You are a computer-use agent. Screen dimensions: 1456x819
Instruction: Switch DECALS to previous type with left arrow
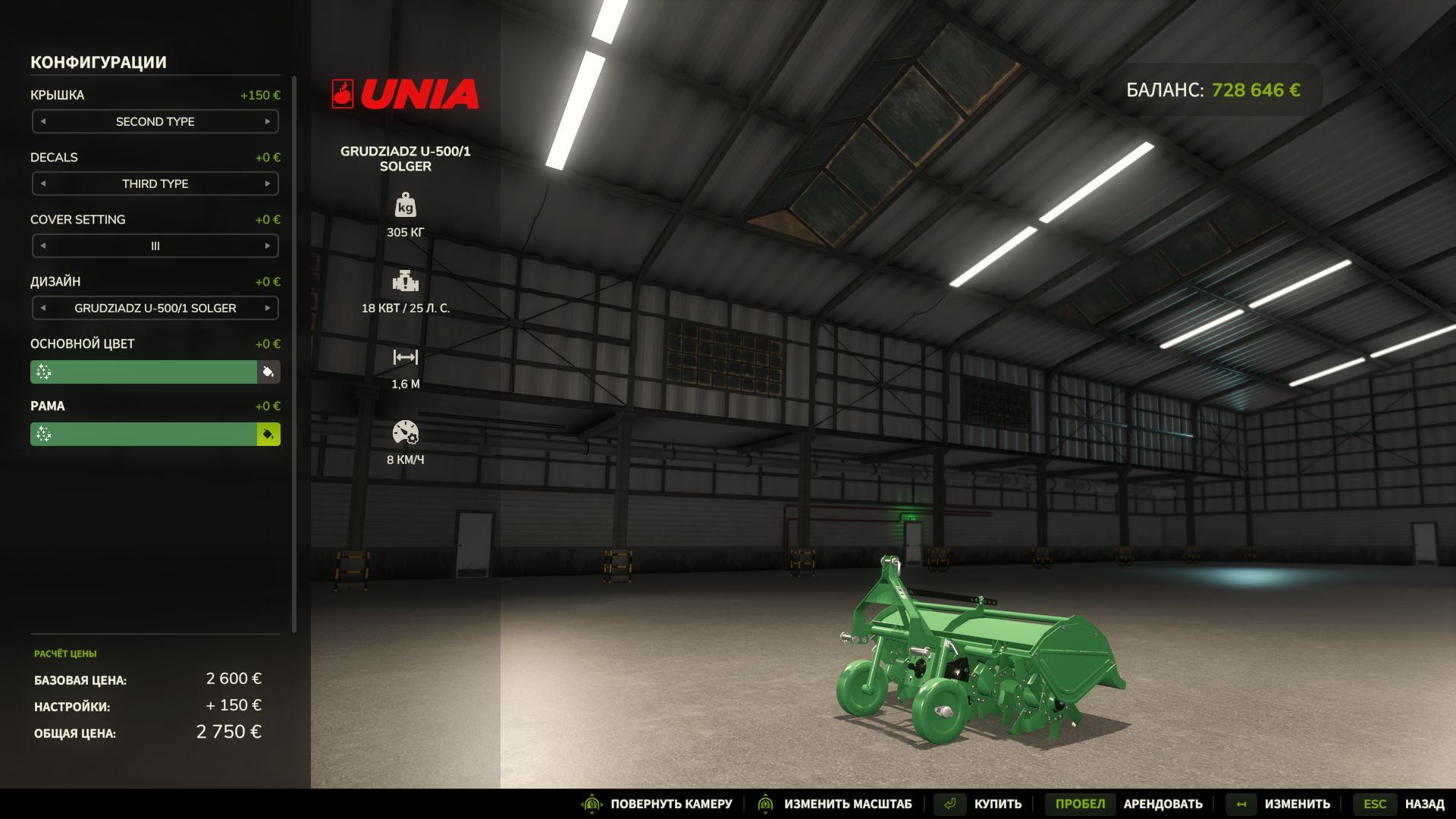[43, 184]
